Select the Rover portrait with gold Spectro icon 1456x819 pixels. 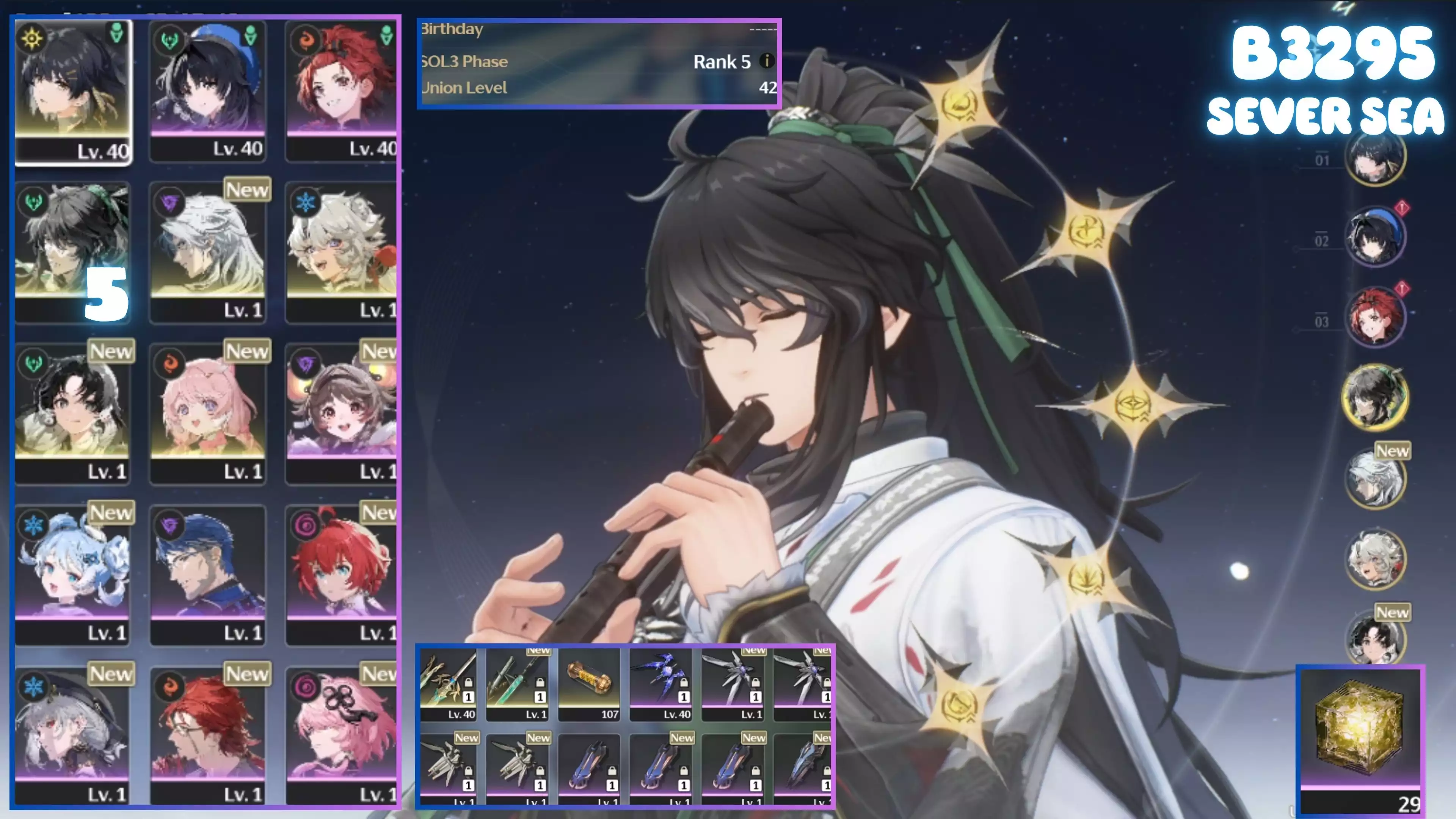pos(72,91)
